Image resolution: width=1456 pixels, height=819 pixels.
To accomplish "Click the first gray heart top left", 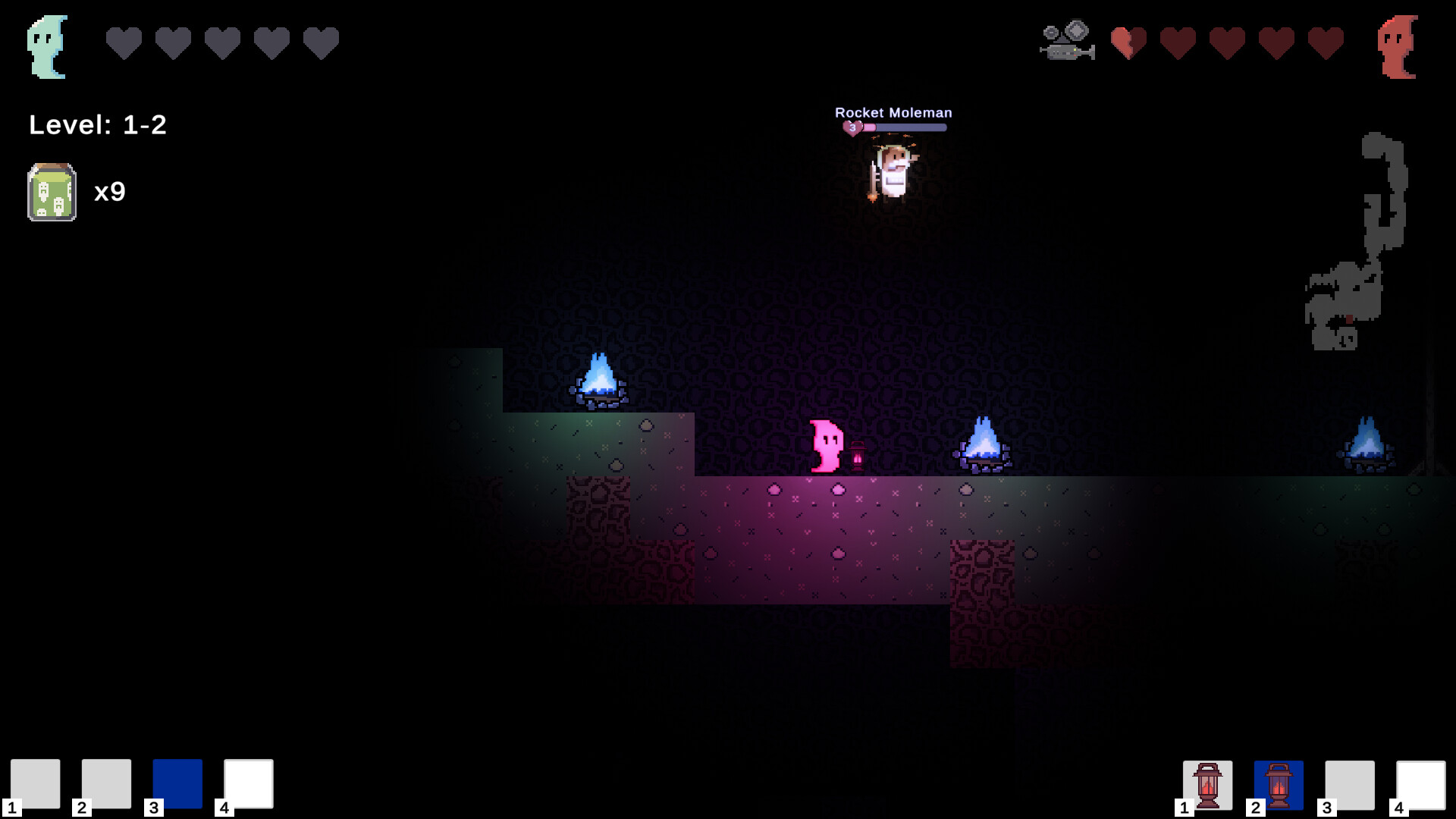I will (x=122, y=42).
